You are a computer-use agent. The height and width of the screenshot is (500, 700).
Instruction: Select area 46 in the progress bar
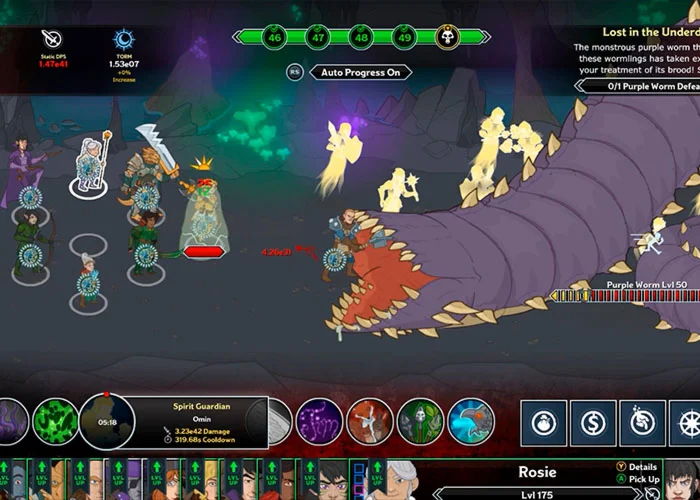pos(276,37)
